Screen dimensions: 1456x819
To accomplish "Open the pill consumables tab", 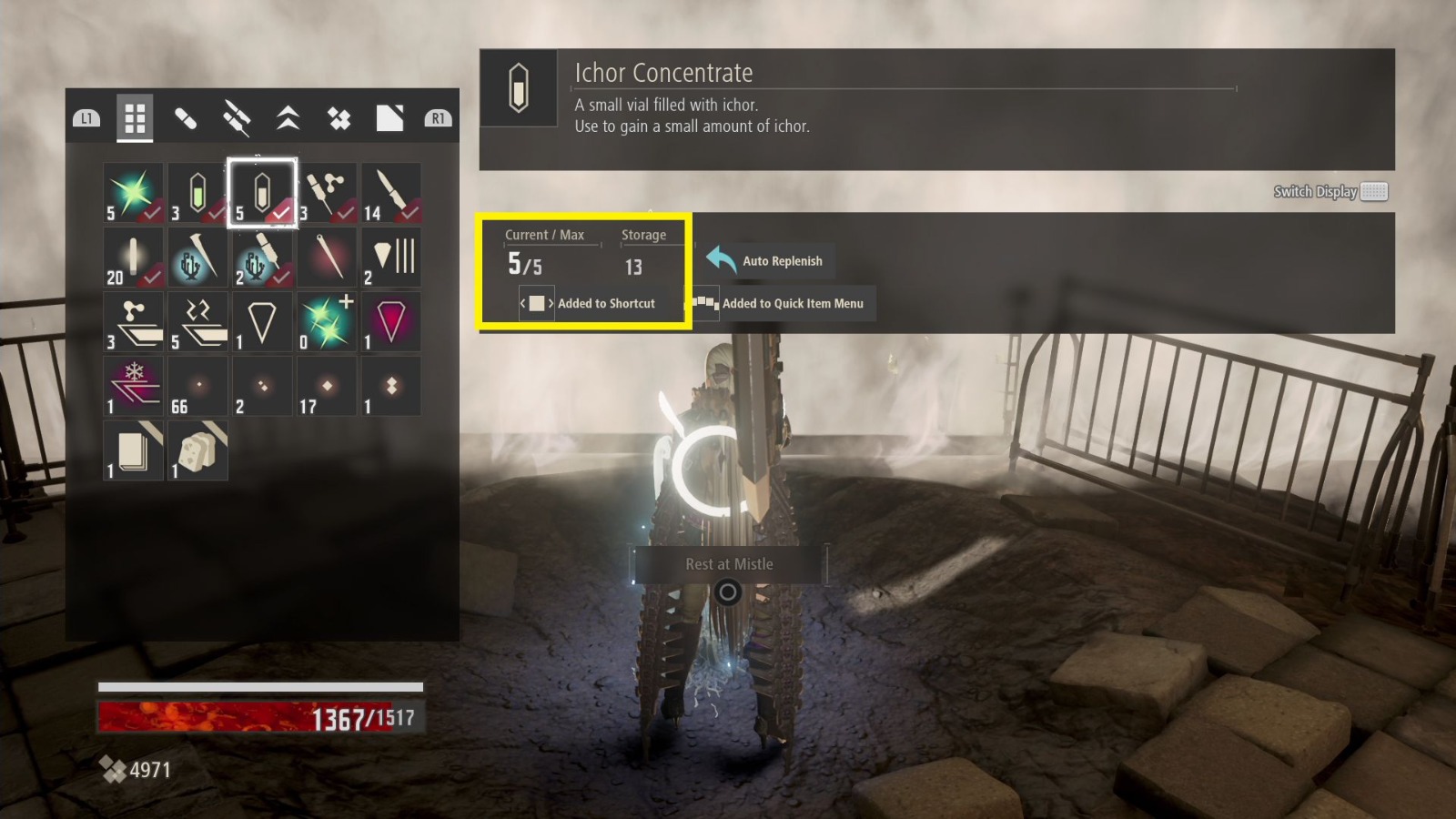I will [x=186, y=118].
